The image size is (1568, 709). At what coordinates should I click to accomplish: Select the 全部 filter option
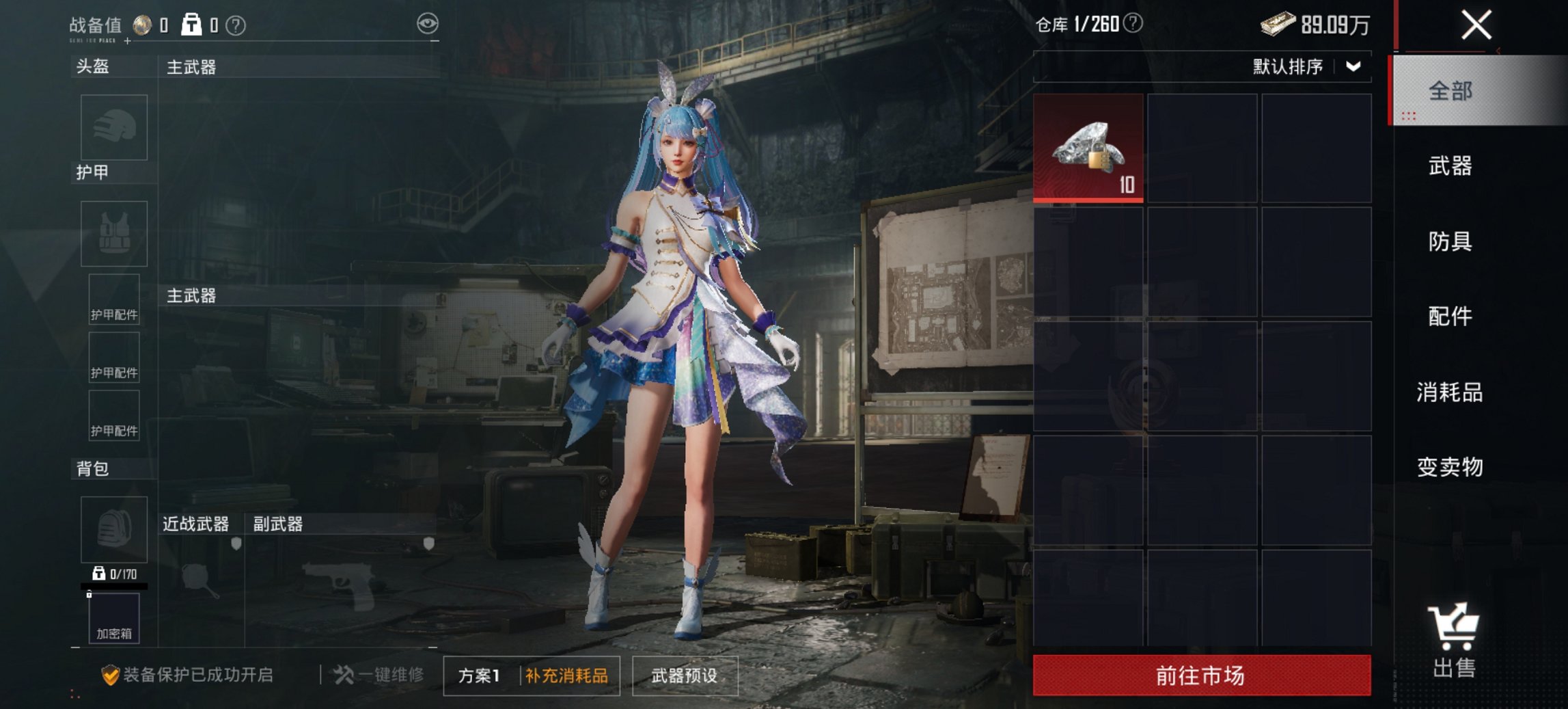click(1452, 90)
